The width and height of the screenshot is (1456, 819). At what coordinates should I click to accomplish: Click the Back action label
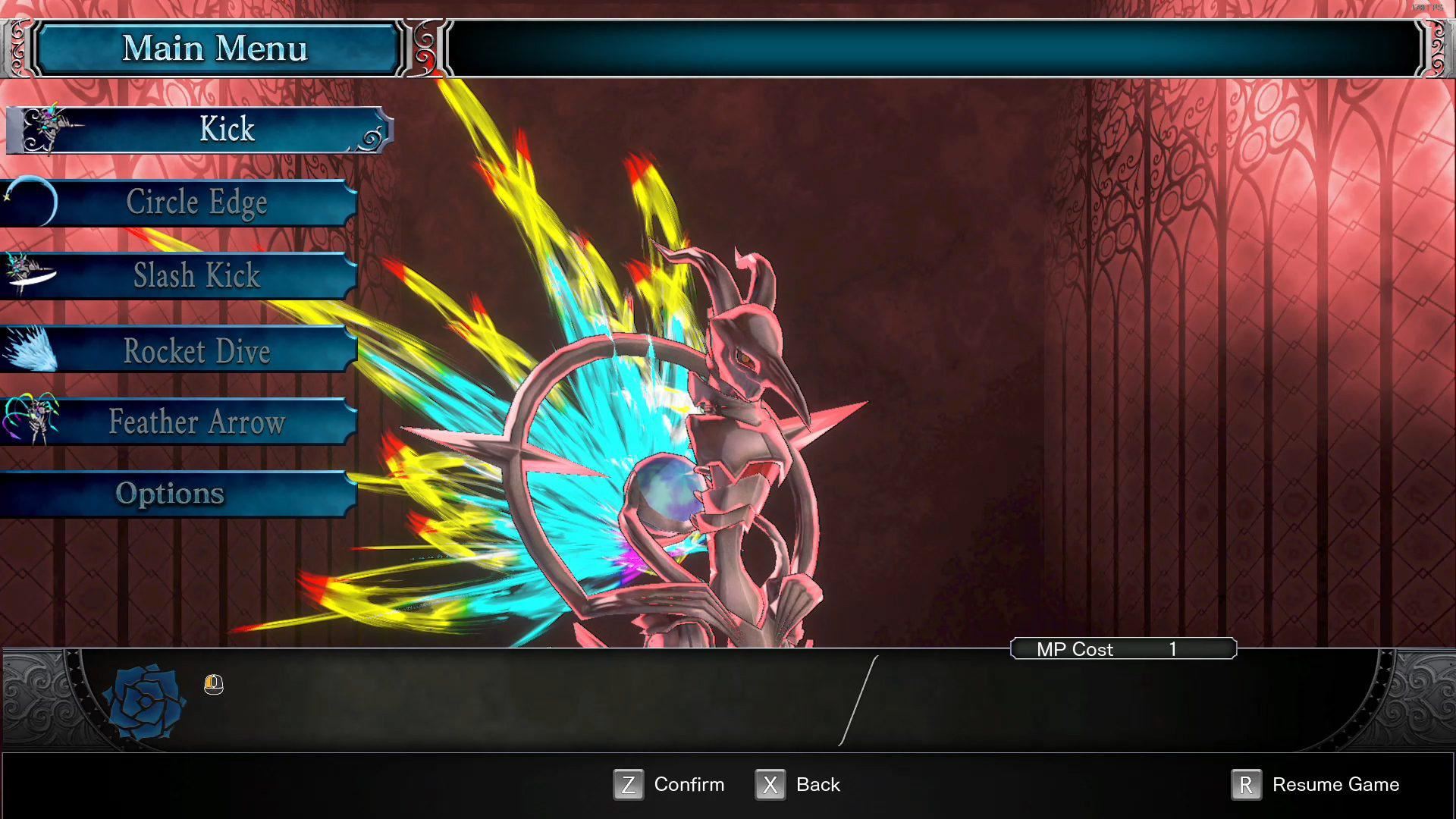click(x=817, y=784)
